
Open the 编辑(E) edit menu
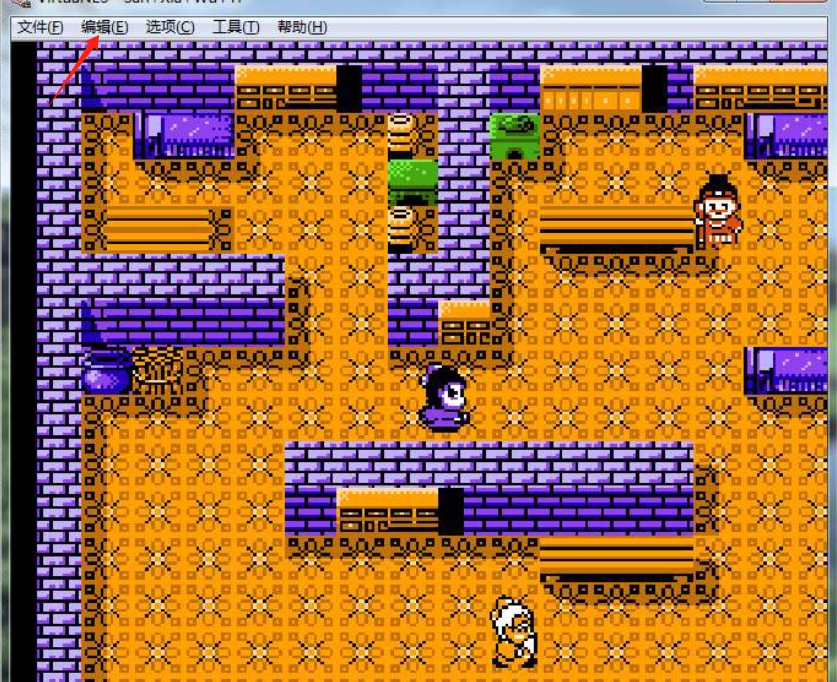[x=104, y=27]
